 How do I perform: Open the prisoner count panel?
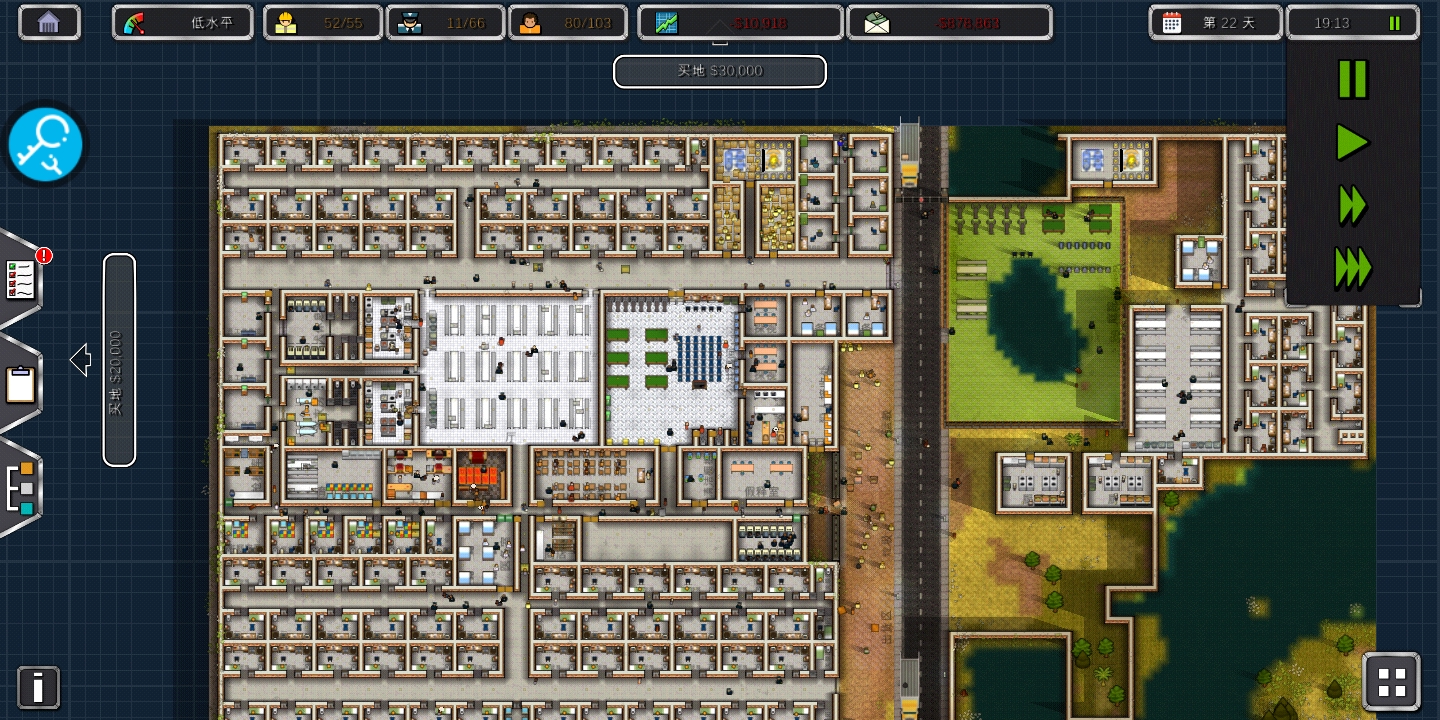coord(567,22)
